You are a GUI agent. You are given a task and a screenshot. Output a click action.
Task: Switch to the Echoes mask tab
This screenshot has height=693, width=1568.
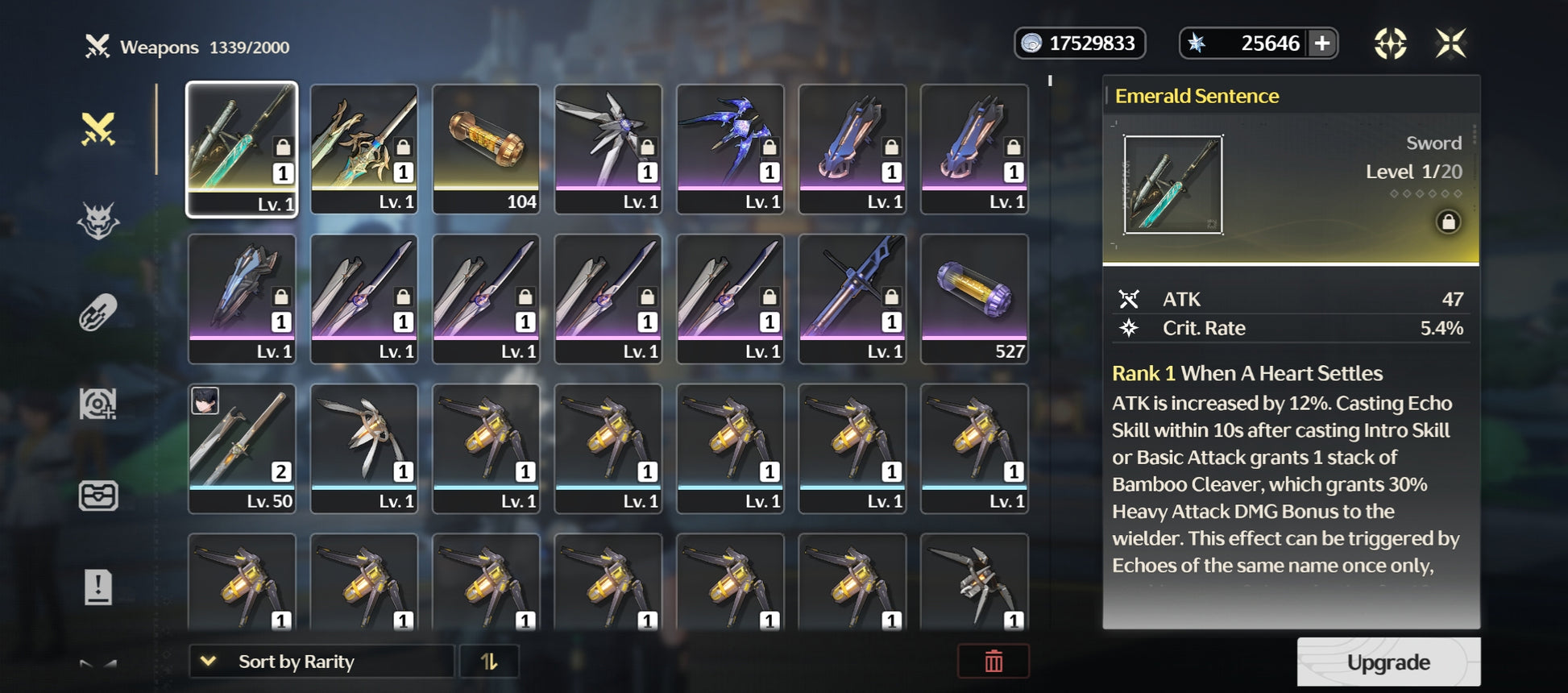[98, 221]
